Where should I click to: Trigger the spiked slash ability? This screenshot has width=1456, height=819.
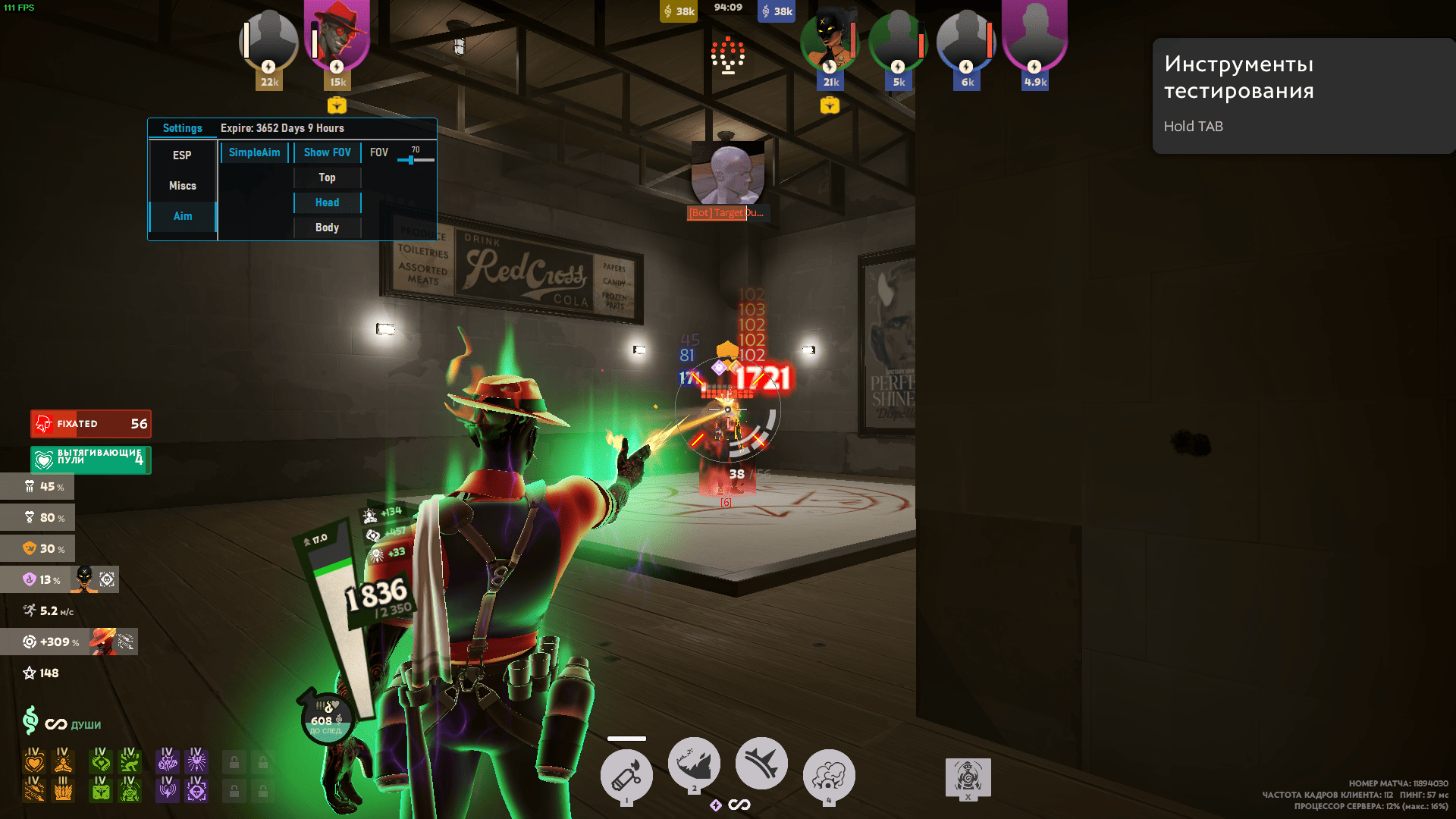click(761, 764)
